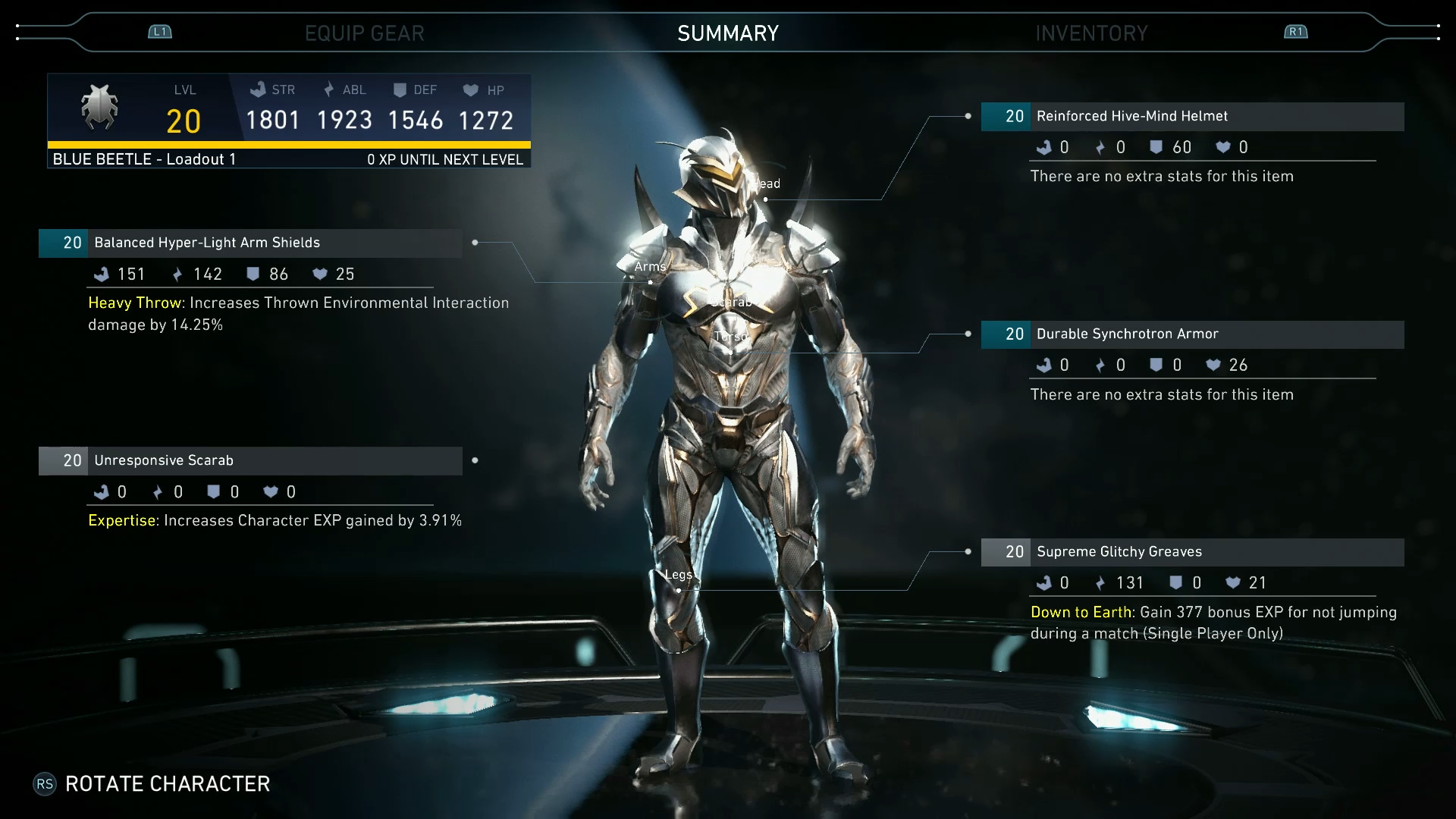Image resolution: width=1456 pixels, height=819 pixels.
Task: Choose the Balanced Hyper-Light Arm Shields entry
Action: [x=207, y=243]
